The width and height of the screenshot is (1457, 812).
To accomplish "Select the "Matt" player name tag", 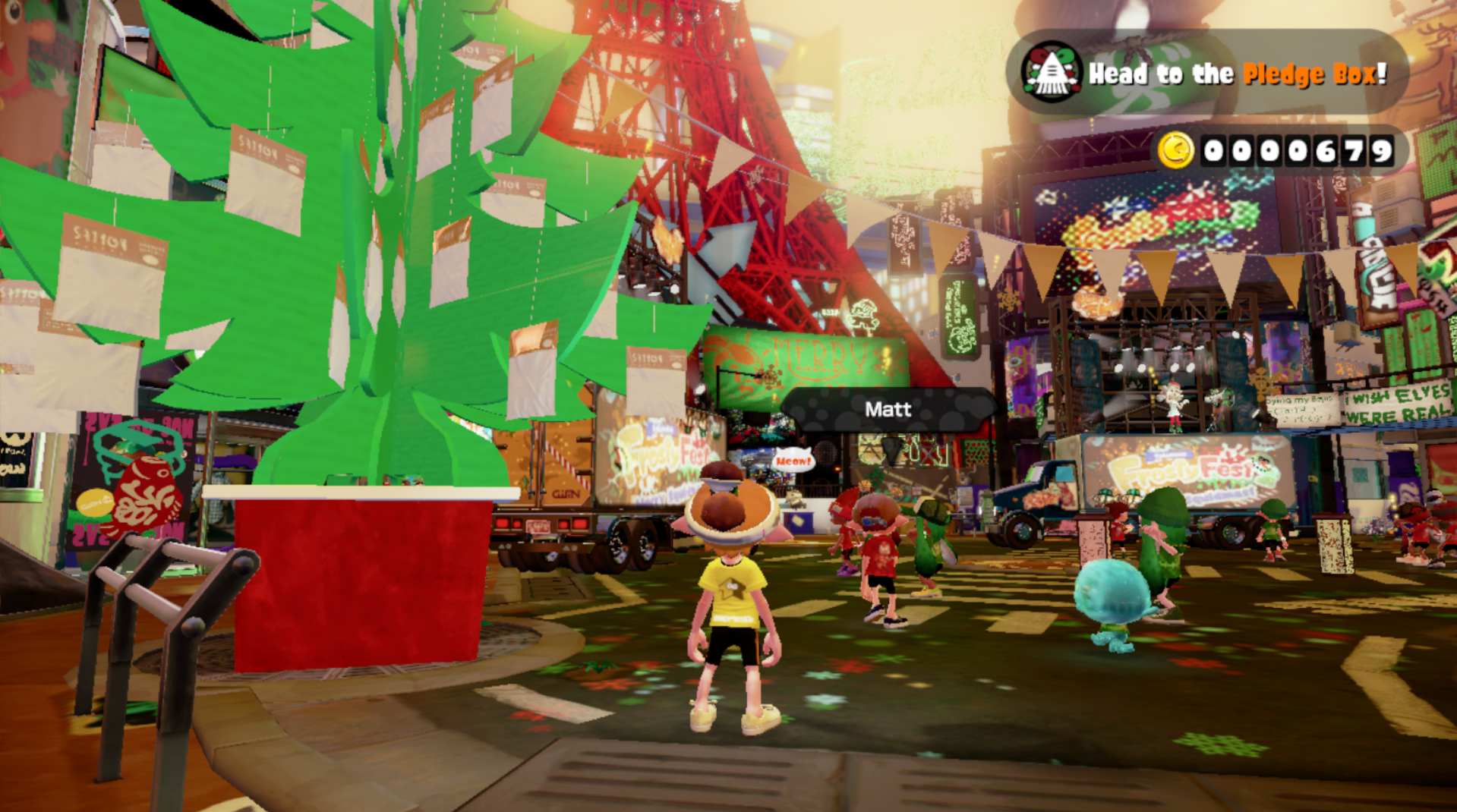I will [x=888, y=410].
